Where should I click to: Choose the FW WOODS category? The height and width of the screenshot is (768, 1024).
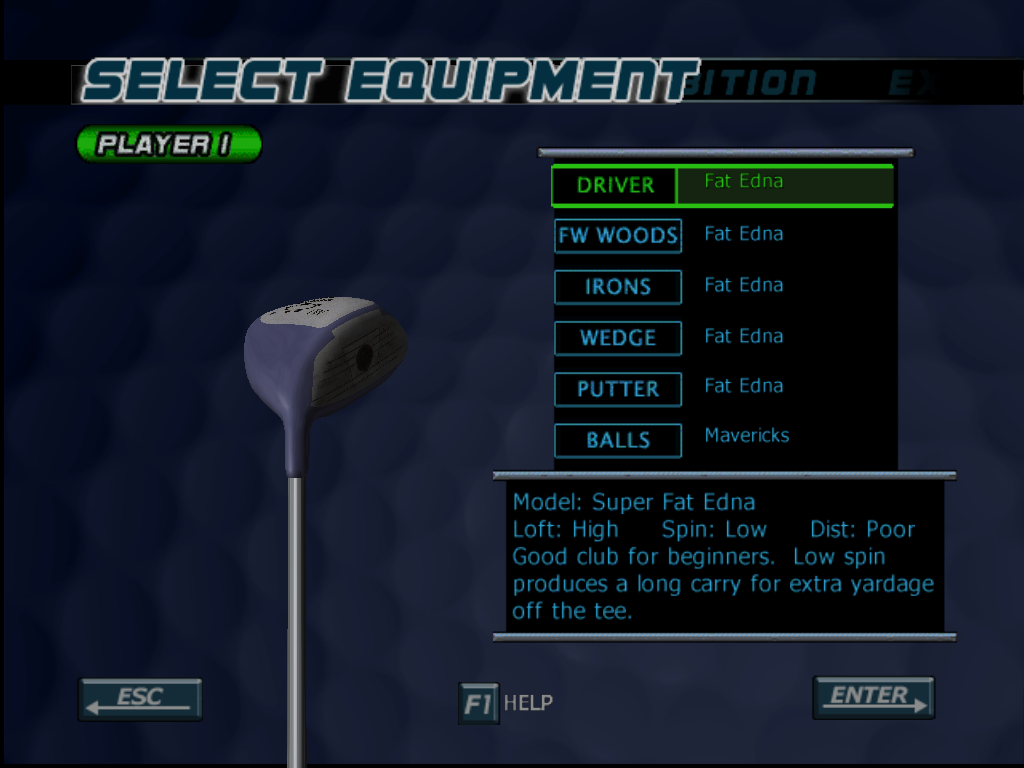pos(618,236)
